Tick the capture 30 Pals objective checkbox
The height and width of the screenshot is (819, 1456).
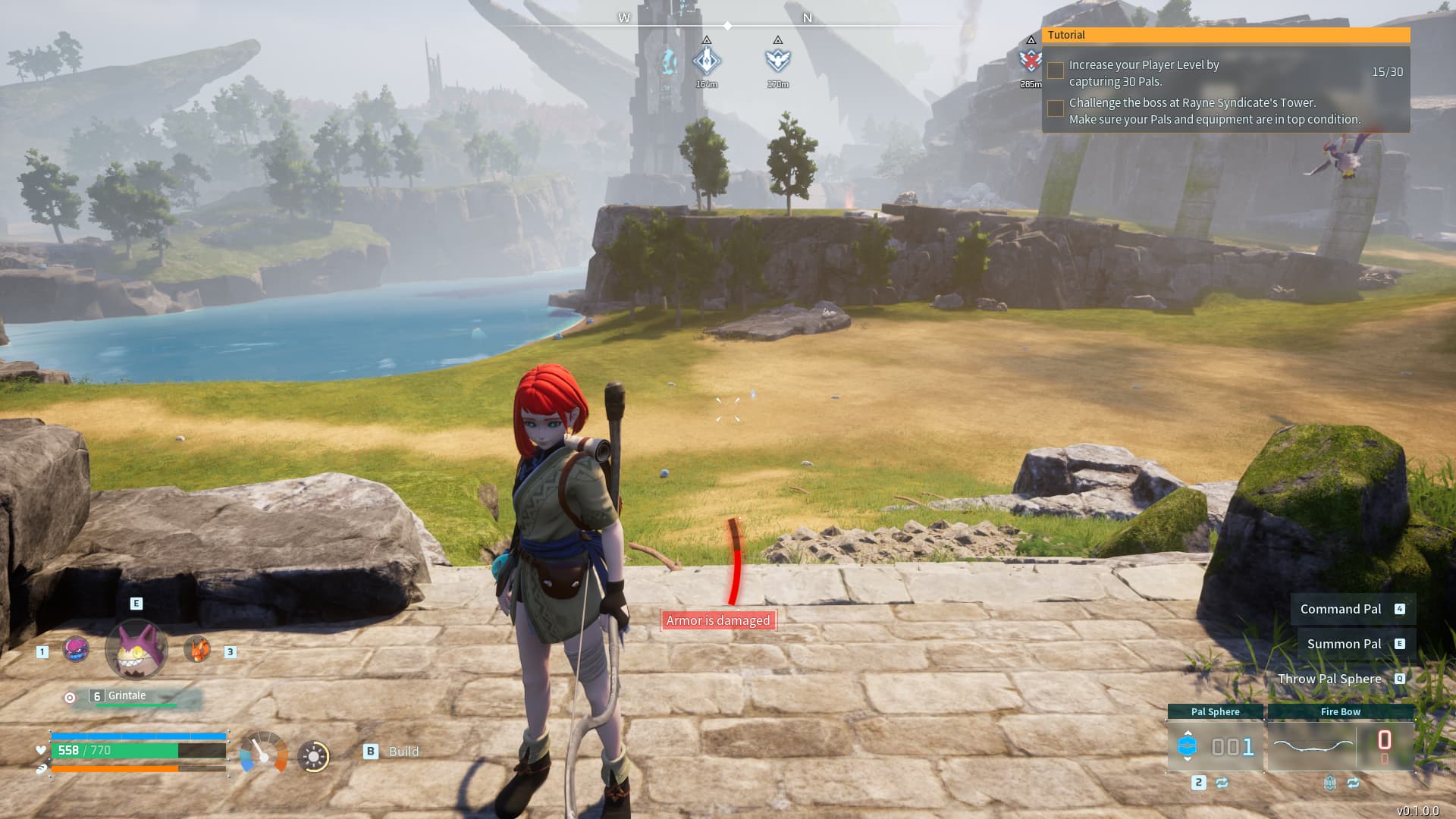pos(1055,71)
